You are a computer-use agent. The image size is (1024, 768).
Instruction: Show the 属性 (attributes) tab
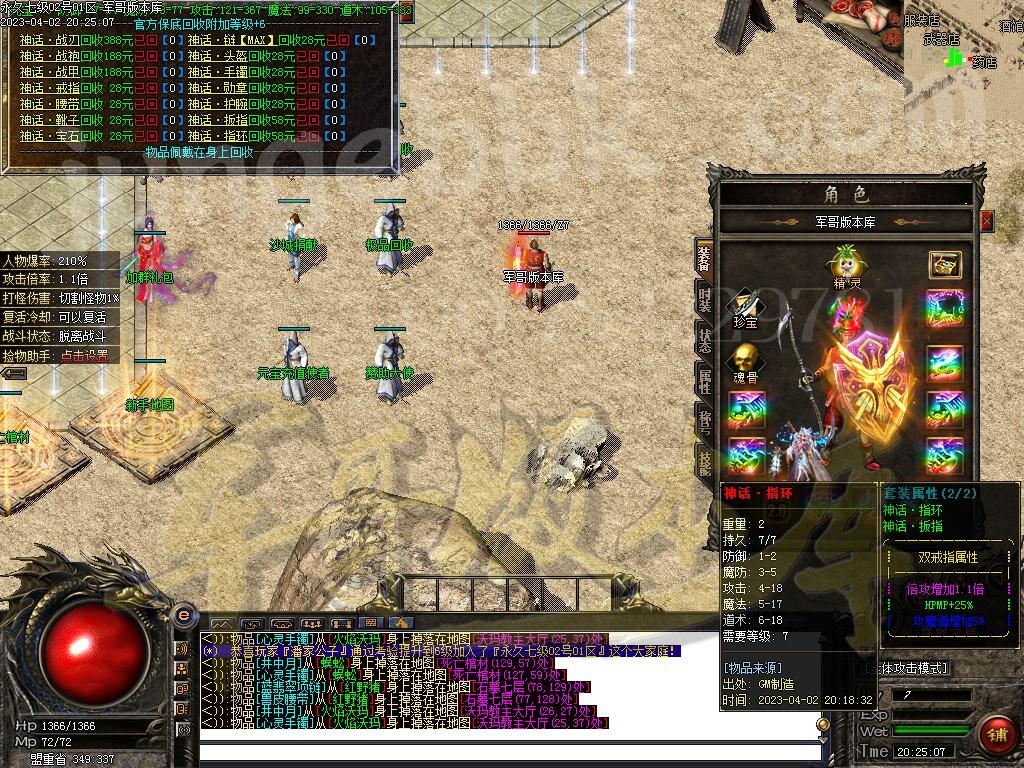click(704, 378)
